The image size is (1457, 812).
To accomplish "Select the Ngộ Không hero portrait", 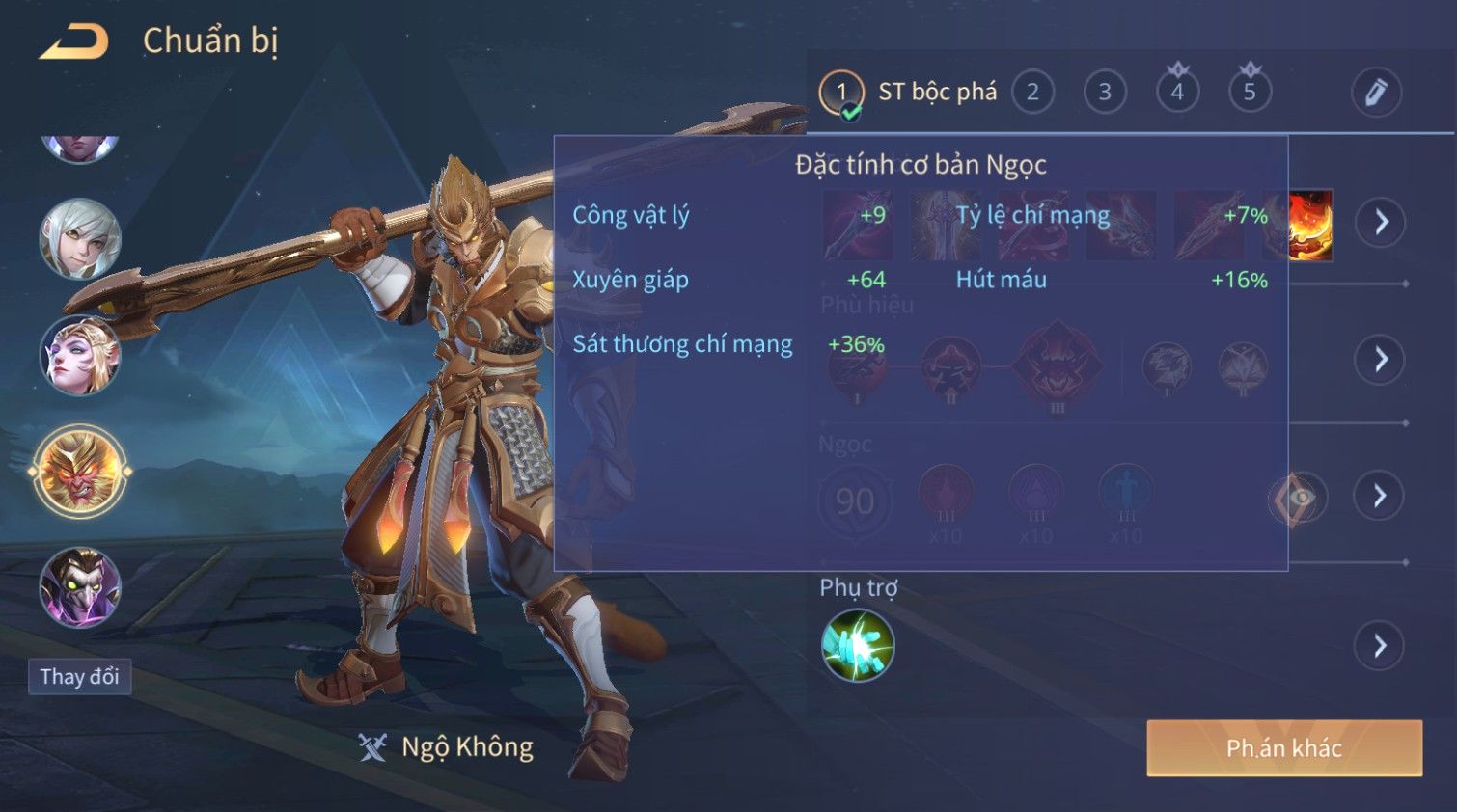I will (80, 473).
